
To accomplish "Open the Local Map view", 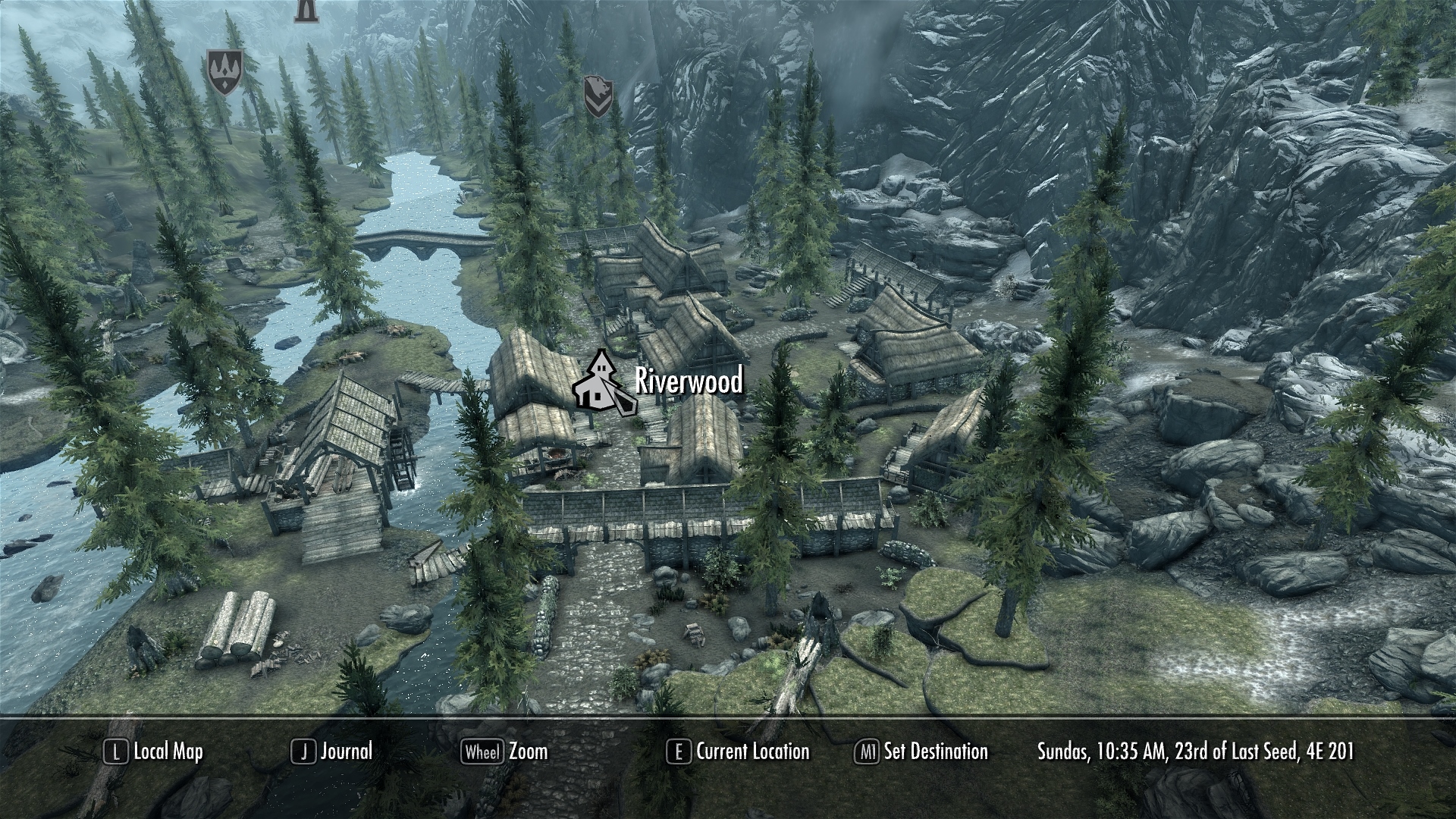I will (154, 752).
